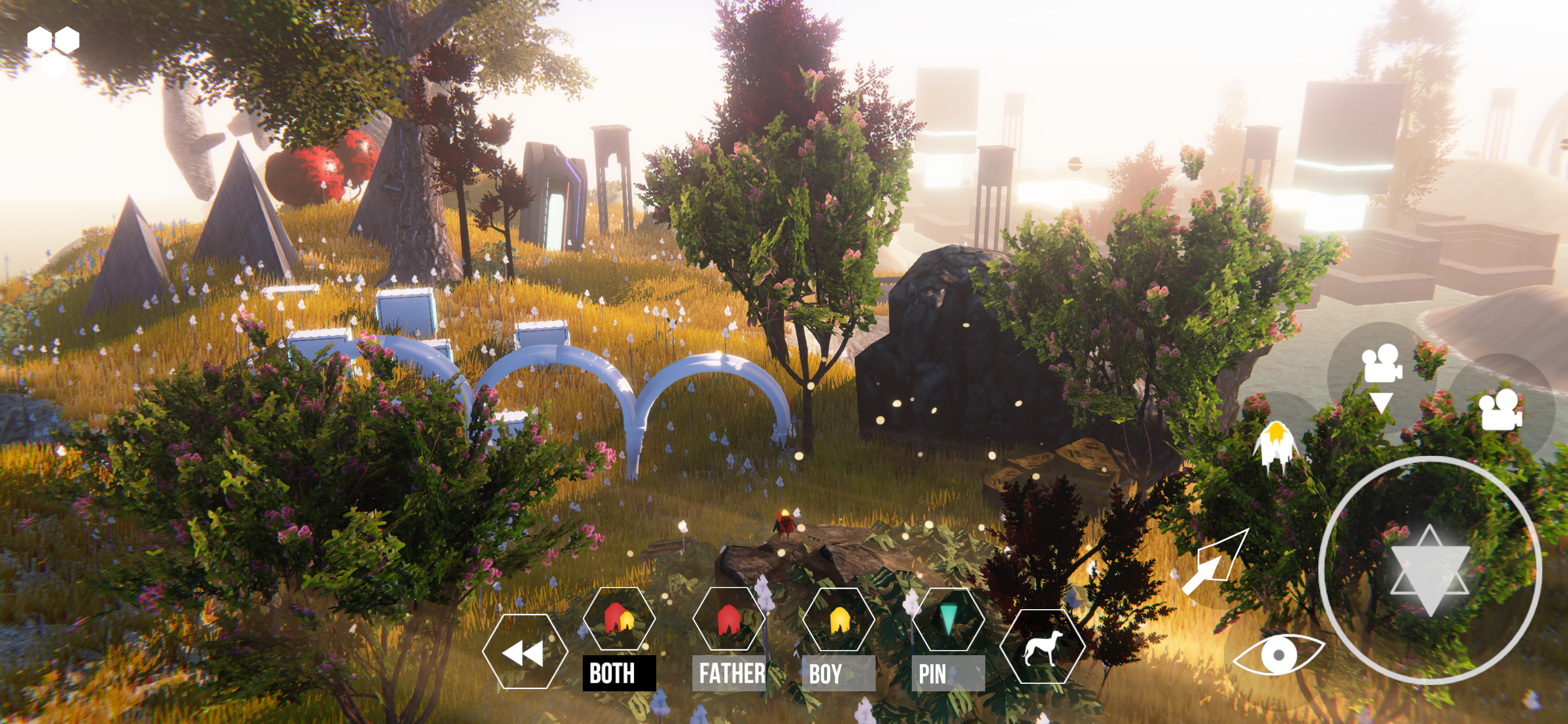
Task: Activate the PIN hexagon button
Action: click(948, 619)
